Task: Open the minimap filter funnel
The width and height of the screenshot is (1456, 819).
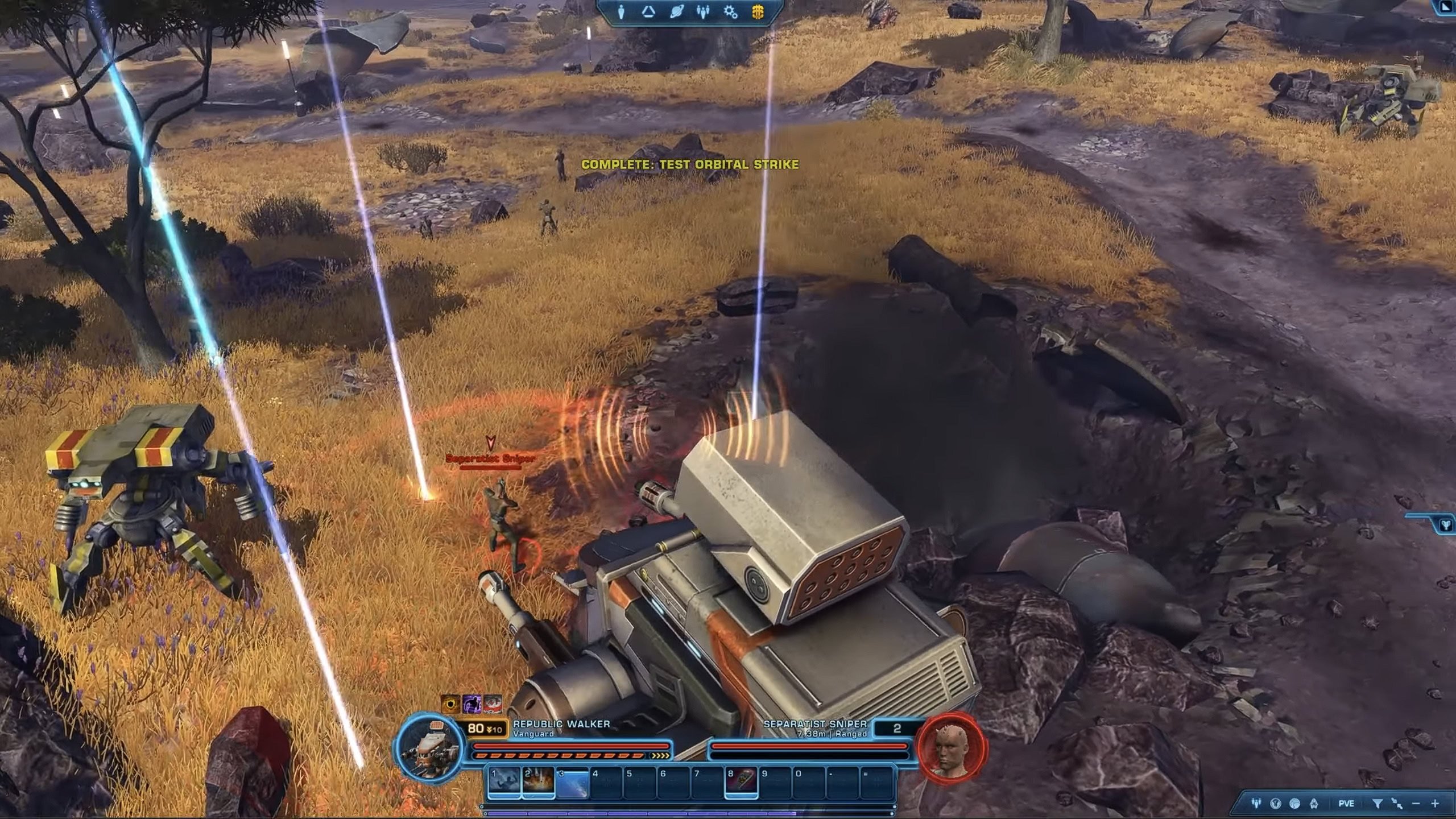Action: [1377, 804]
